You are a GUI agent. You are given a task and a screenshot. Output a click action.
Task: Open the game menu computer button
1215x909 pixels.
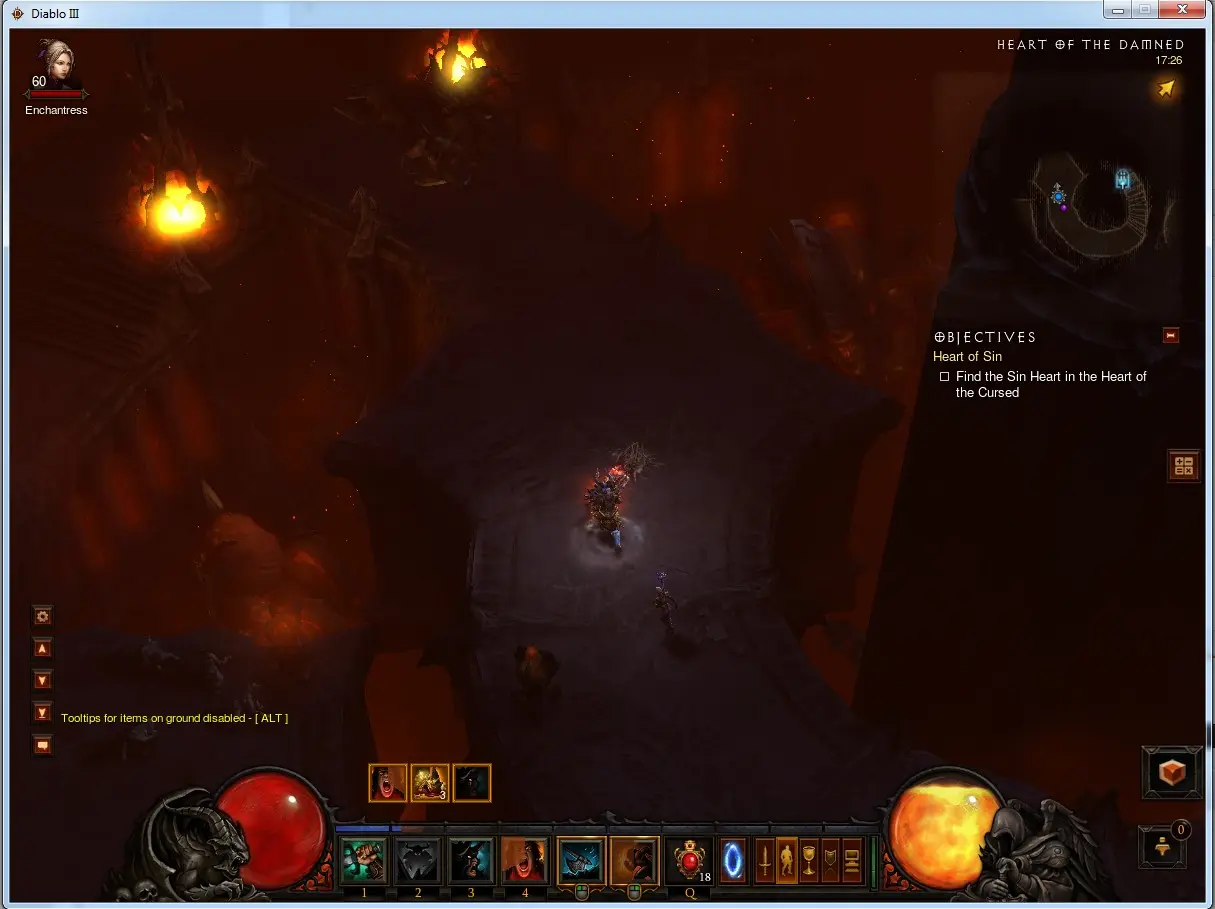pos(852,860)
